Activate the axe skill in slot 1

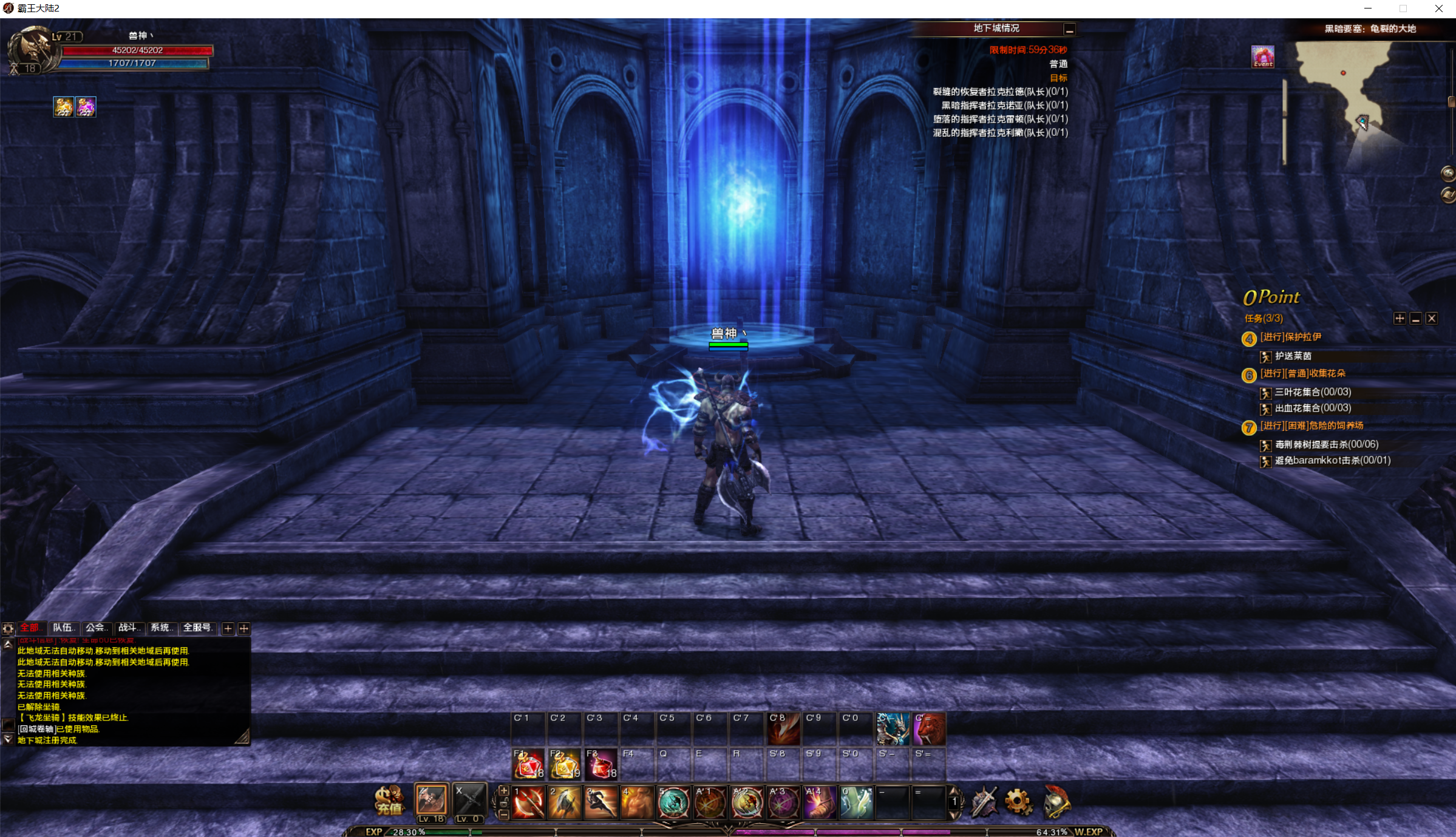(x=528, y=802)
